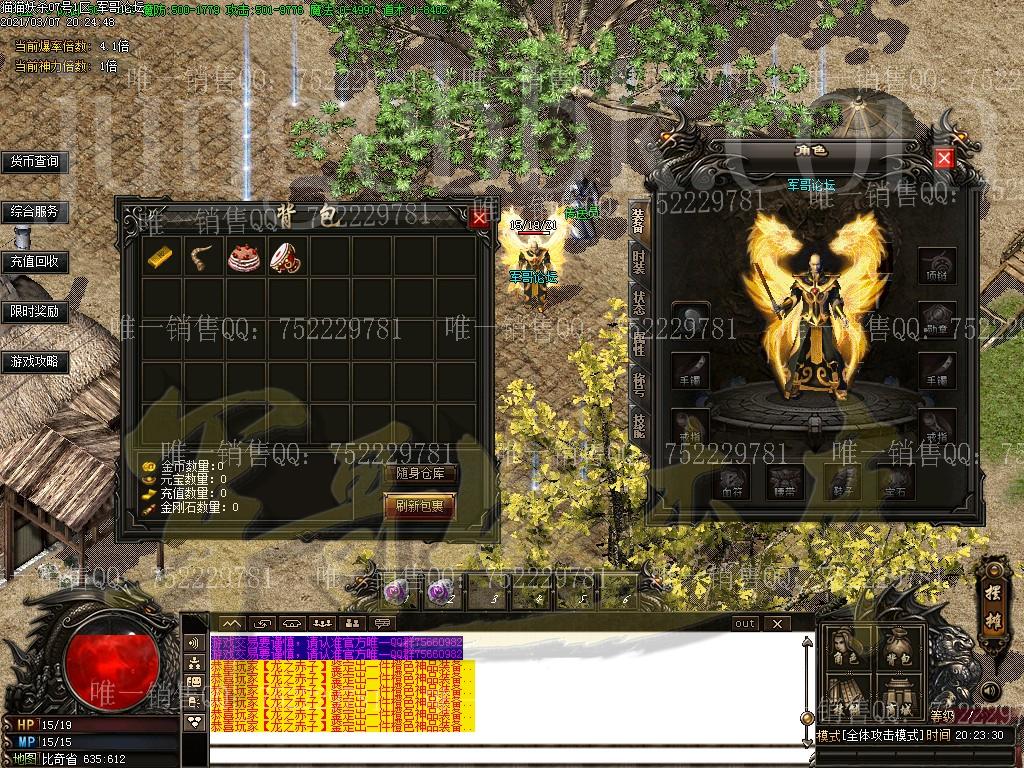Select the 腰带 belt equipment slot
The height and width of the screenshot is (768, 1024).
(x=784, y=482)
